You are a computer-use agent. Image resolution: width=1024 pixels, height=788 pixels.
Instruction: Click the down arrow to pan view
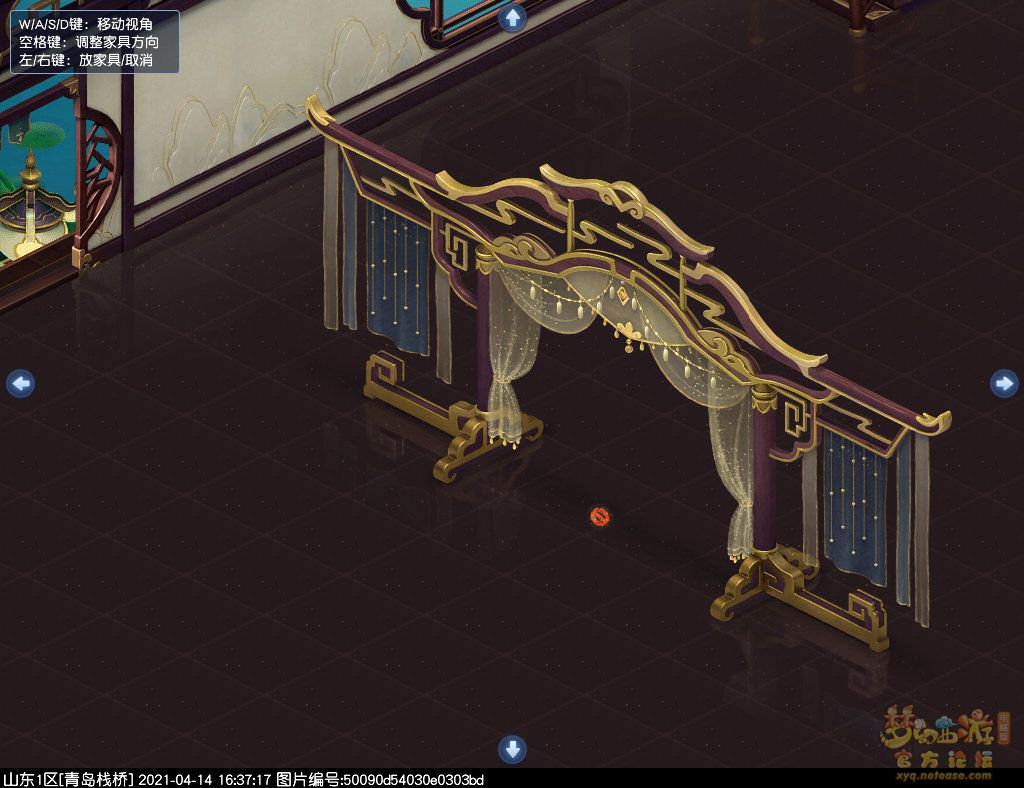coord(512,749)
